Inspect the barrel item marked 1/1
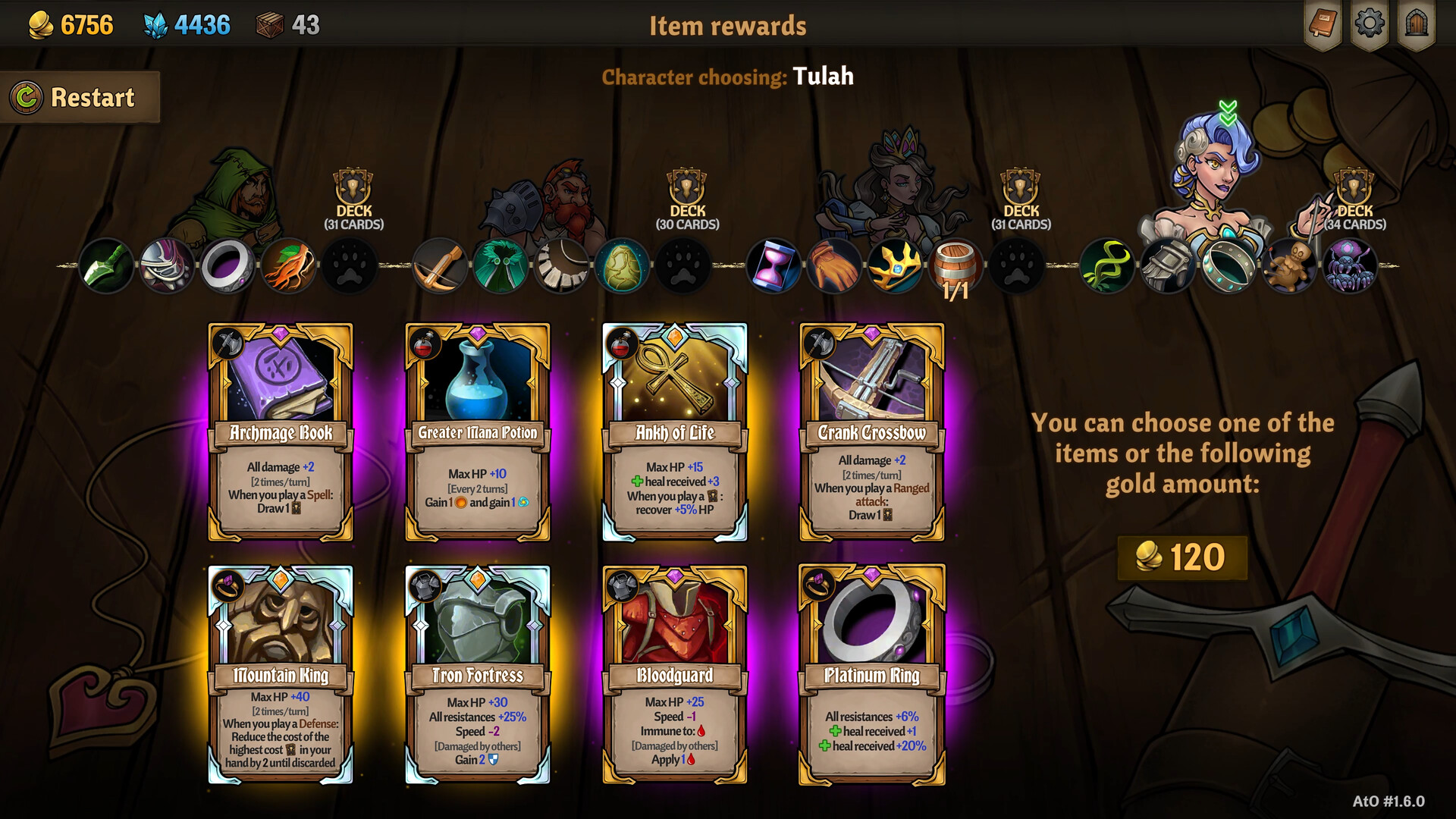Viewport: 1456px width, 819px height. click(955, 267)
